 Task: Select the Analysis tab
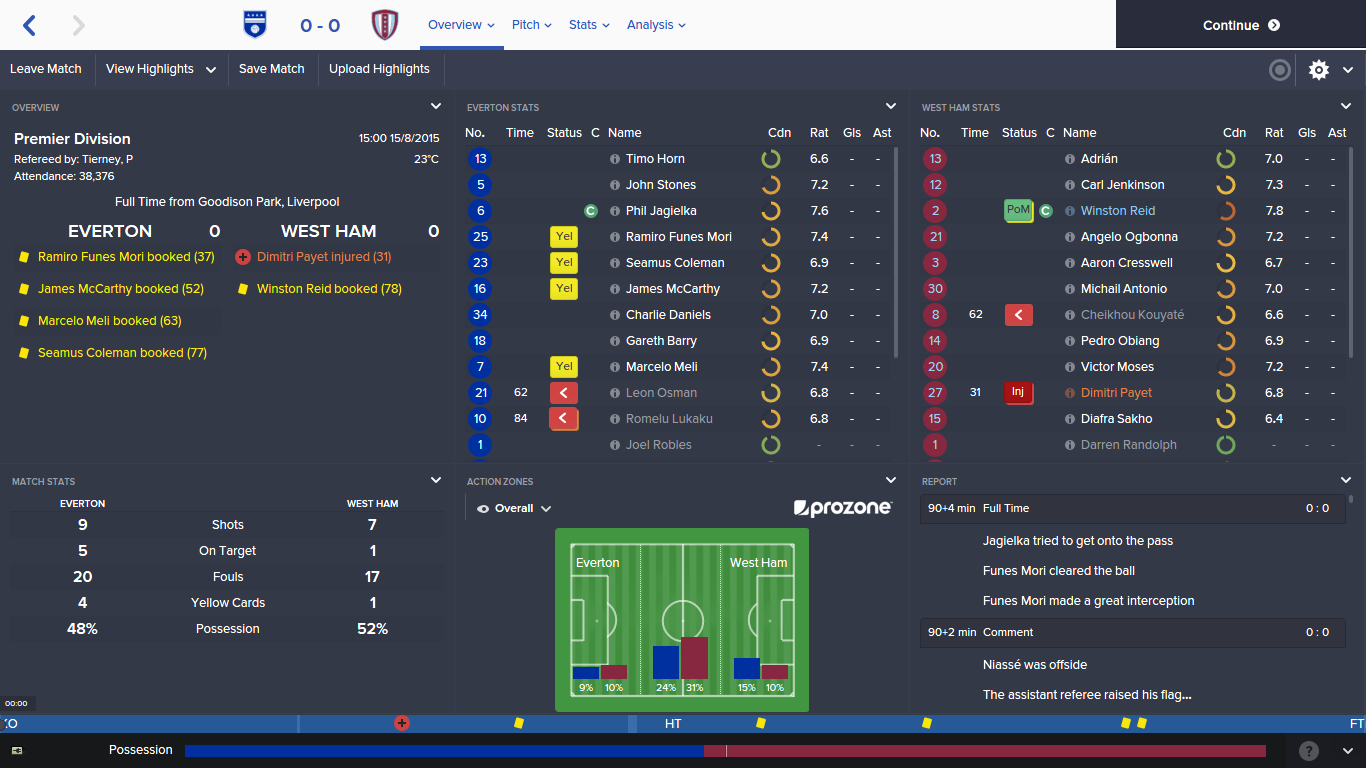(656, 25)
